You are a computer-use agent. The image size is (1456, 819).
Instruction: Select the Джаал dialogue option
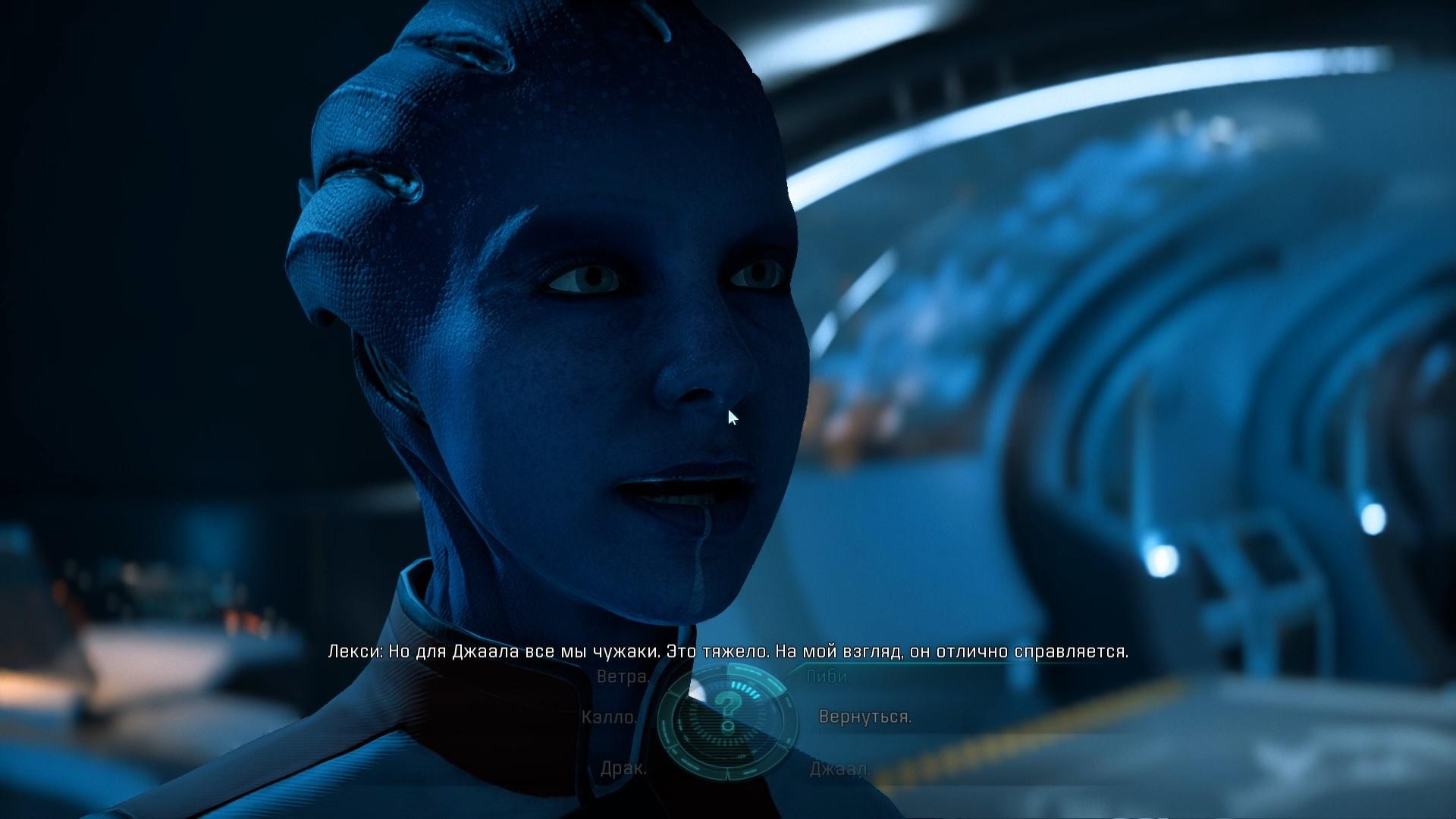(839, 769)
